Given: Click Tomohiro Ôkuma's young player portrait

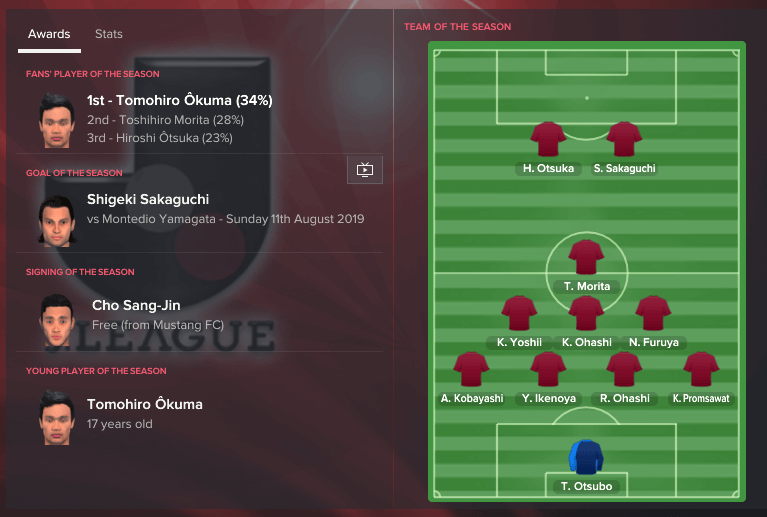Looking at the screenshot, I should (x=54, y=416).
